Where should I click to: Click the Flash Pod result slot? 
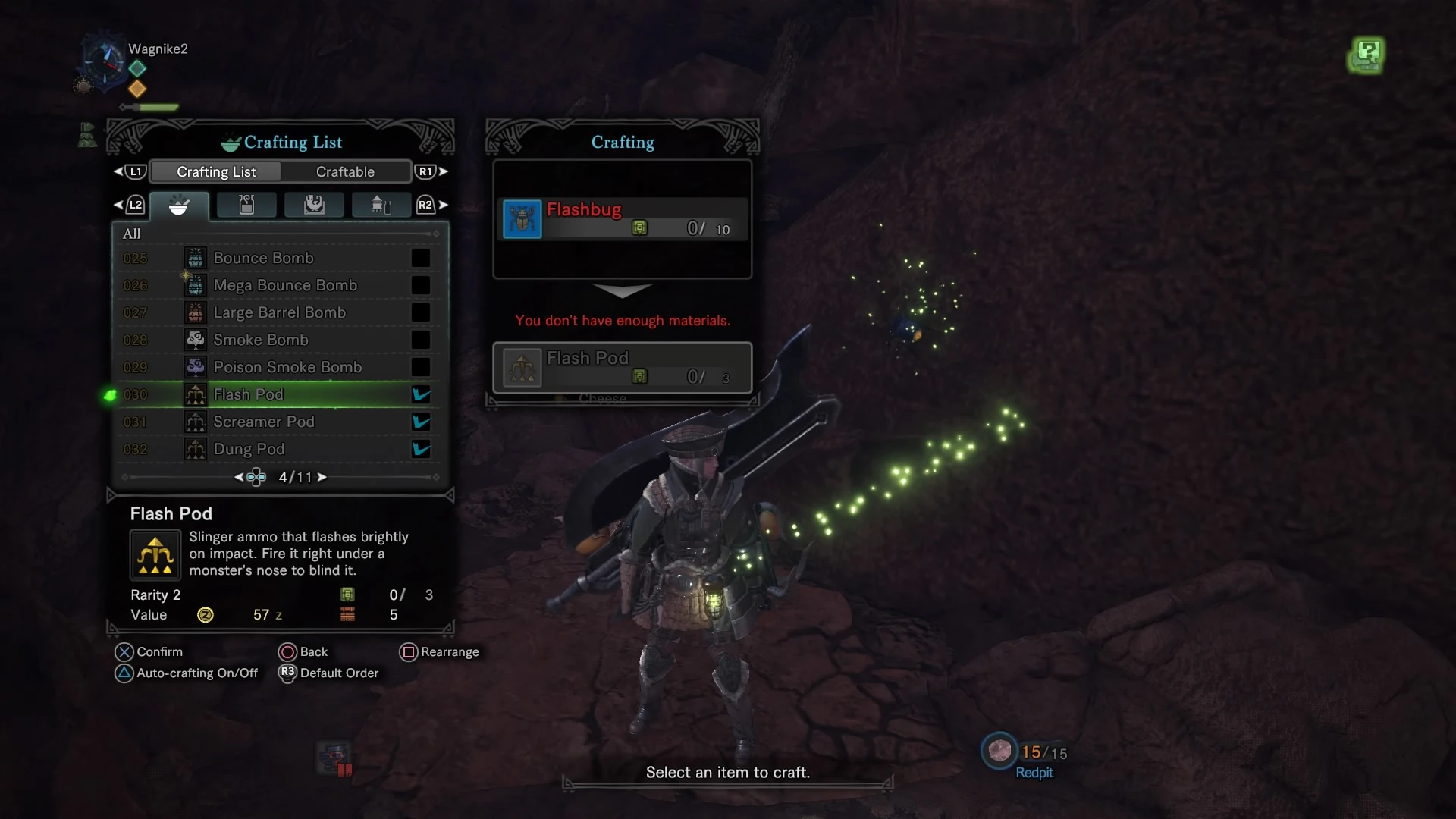(623, 368)
